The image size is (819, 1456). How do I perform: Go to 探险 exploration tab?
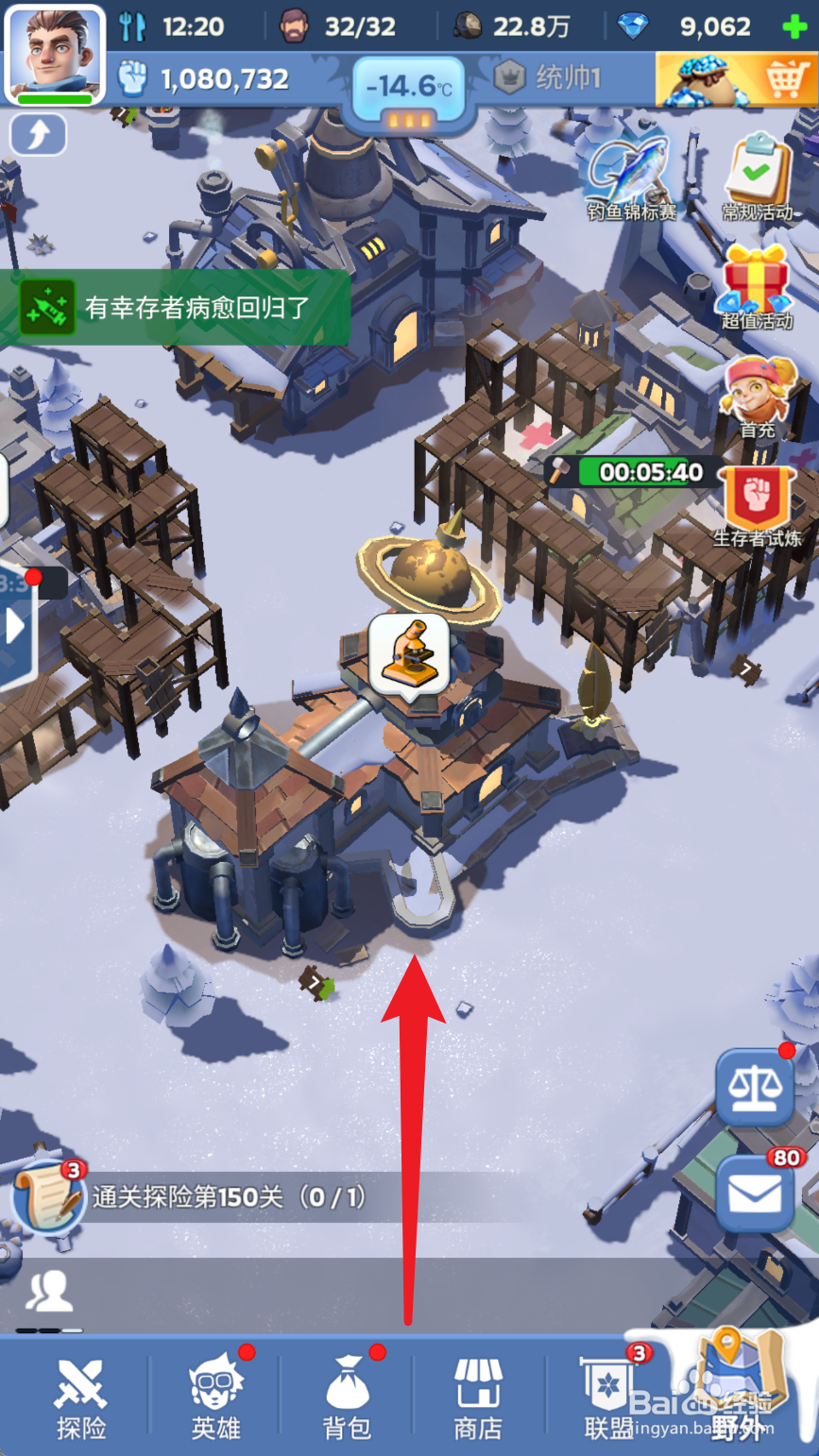pyautogui.click(x=80, y=1397)
